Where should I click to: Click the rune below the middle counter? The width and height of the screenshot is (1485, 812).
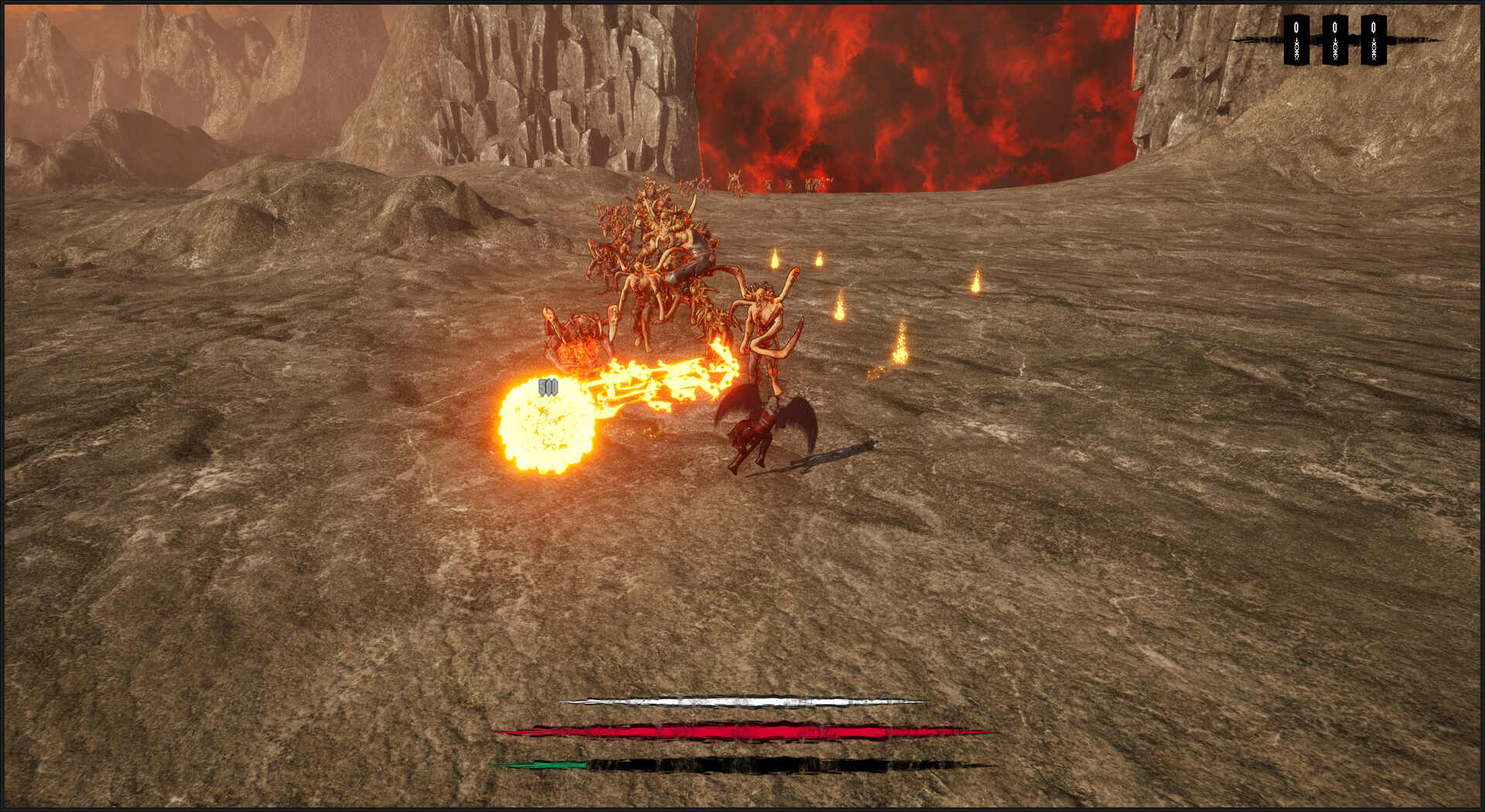tap(1334, 48)
